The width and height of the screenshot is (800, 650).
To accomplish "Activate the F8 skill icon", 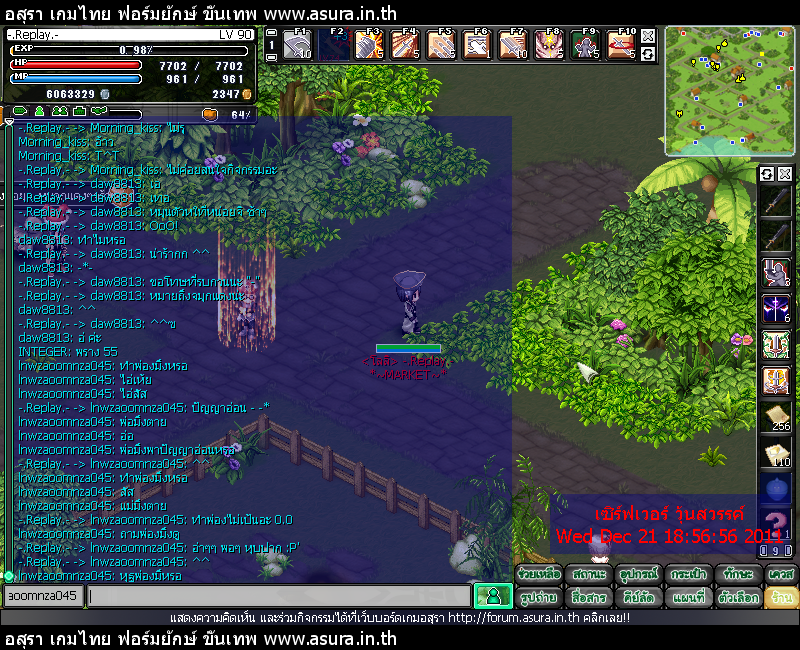I will (x=547, y=45).
